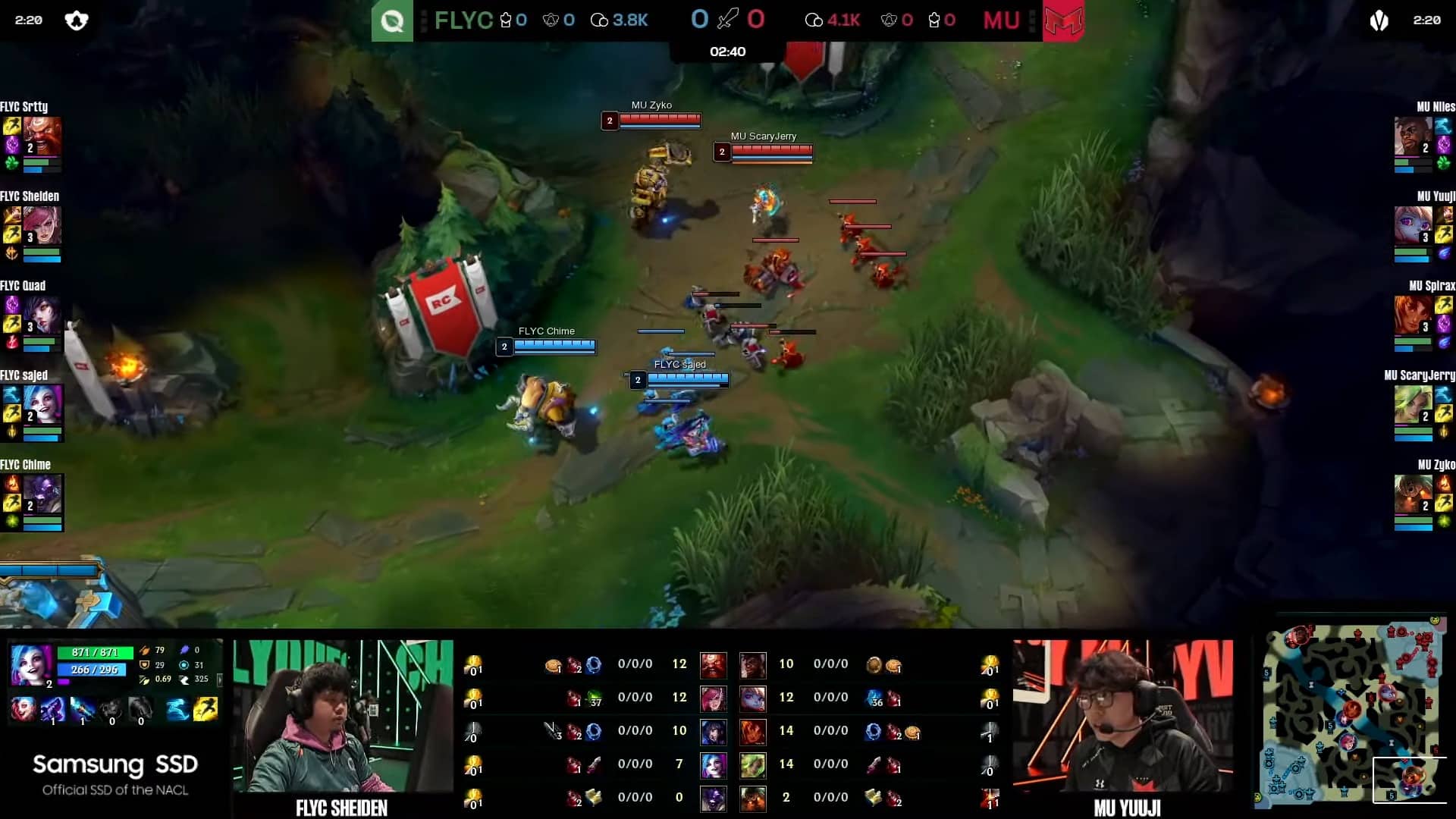Click the attack damage stat icon
The height and width of the screenshot is (819, 1456).
(x=145, y=650)
